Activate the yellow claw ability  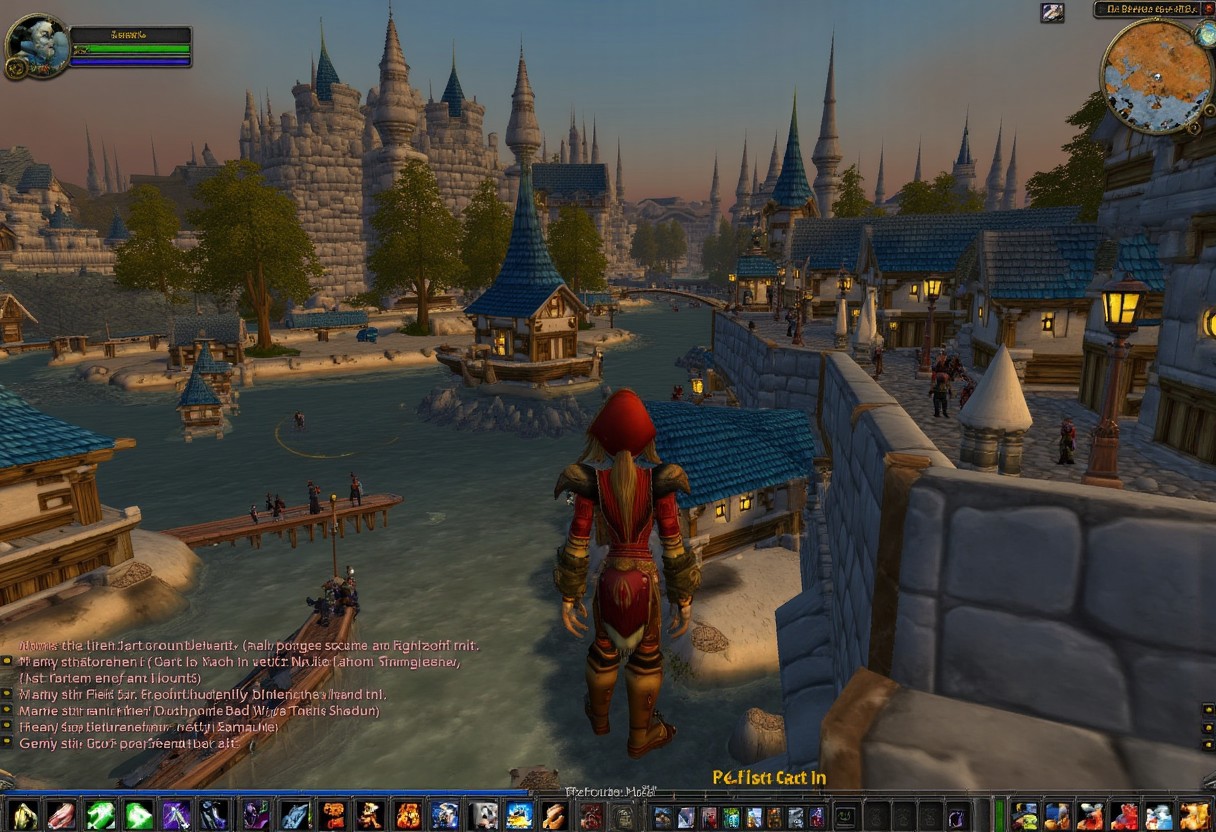24,815
